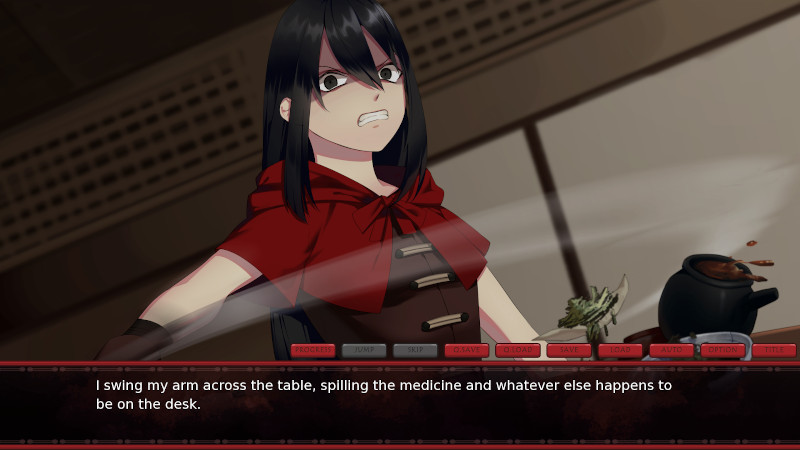This screenshot has height=450, width=800.
Task: Click the grey Jump button
Action: (x=364, y=350)
